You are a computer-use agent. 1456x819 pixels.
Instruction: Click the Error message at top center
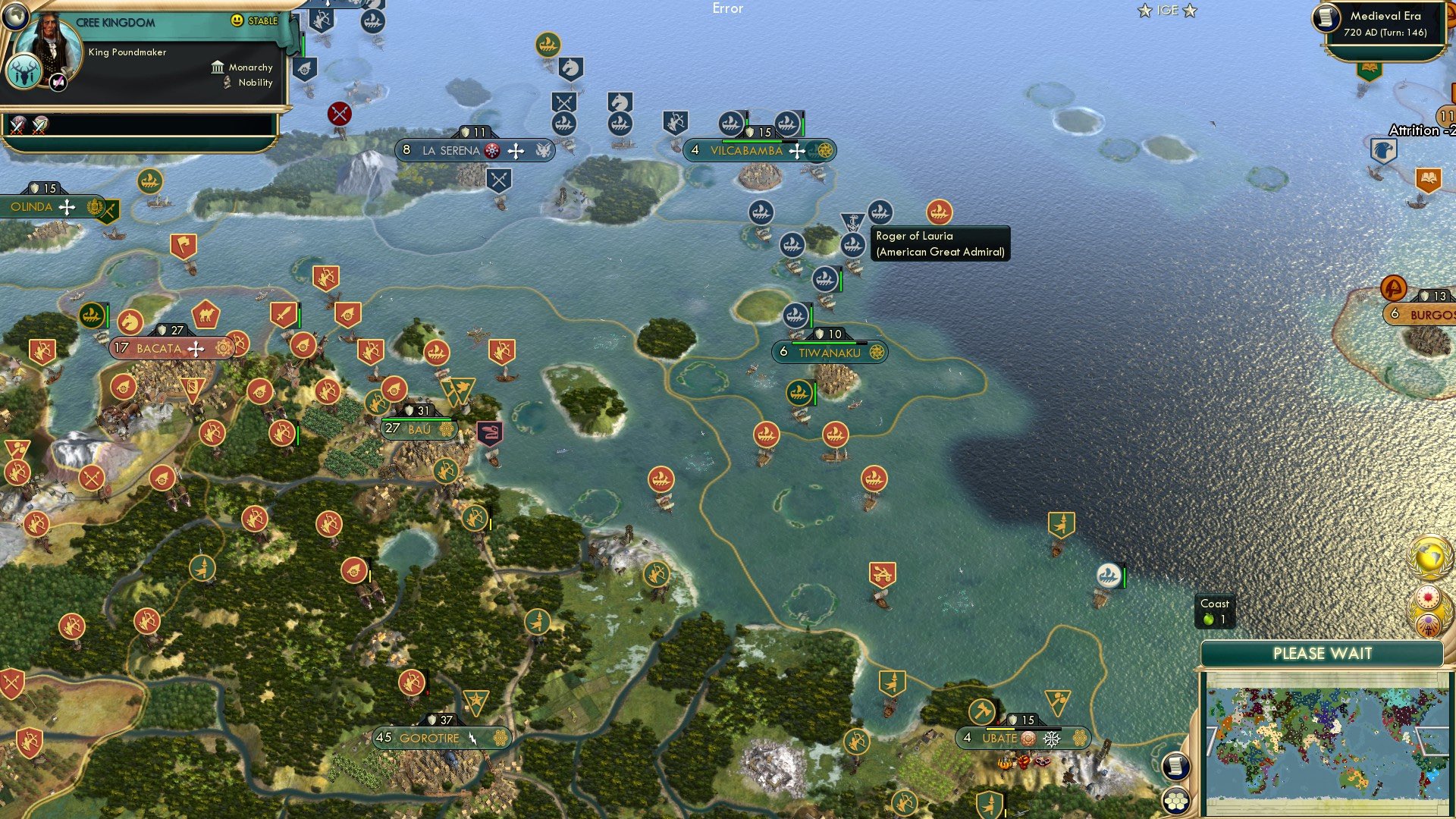[729, 9]
